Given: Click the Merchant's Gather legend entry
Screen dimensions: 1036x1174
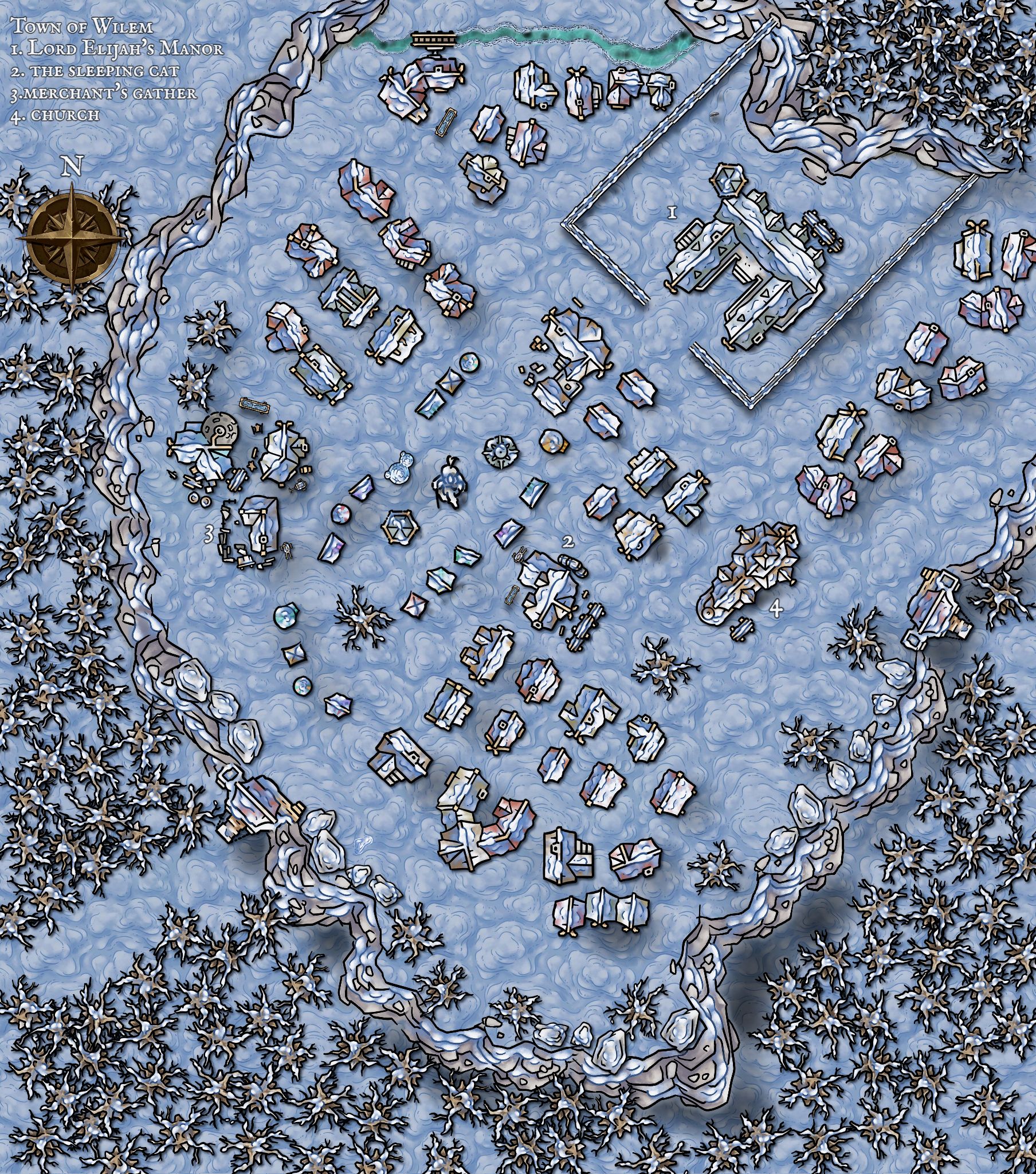Looking at the screenshot, I should 104,93.
